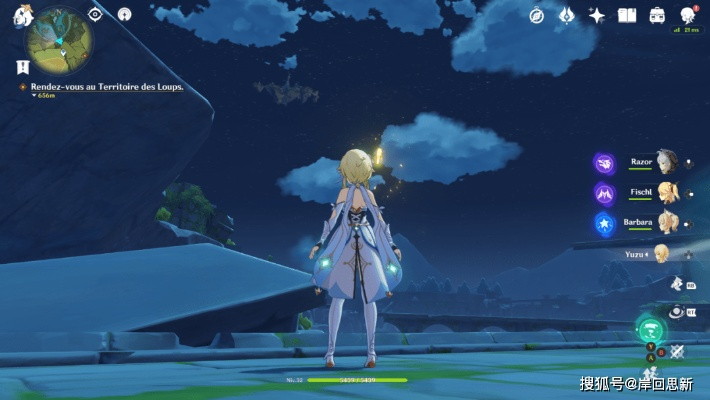Open the four-point star wish icon
The image size is (710, 400).
tap(597, 15)
